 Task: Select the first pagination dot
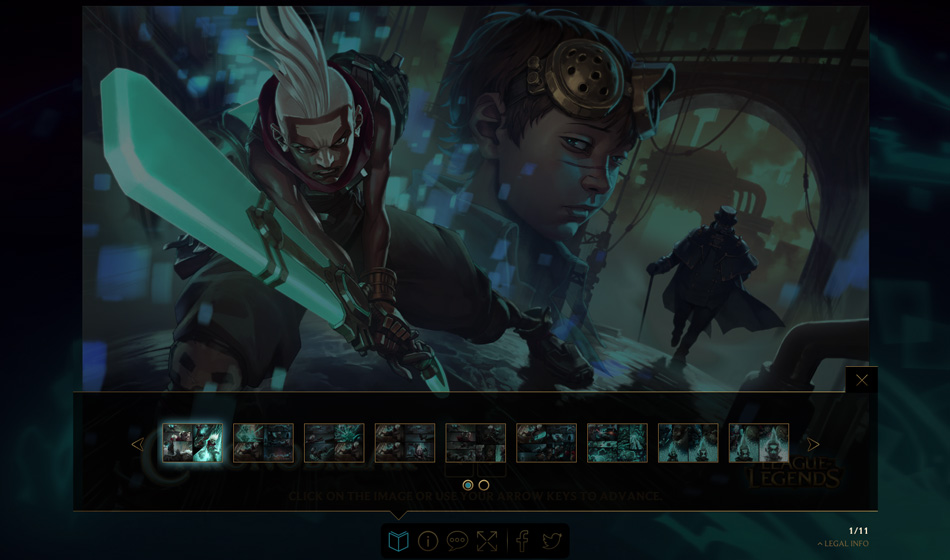(468, 485)
